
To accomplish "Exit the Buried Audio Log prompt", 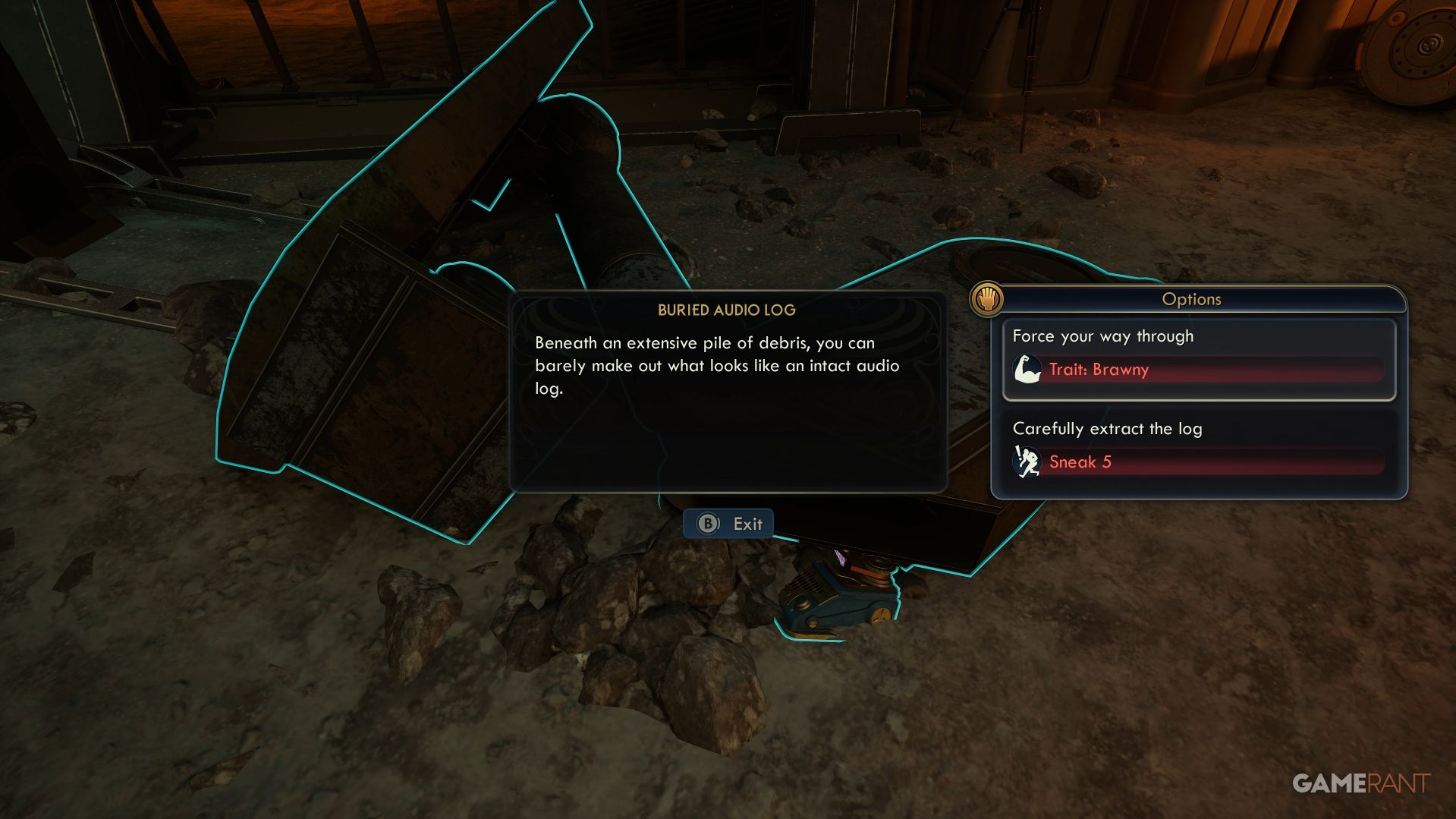I will (x=728, y=524).
